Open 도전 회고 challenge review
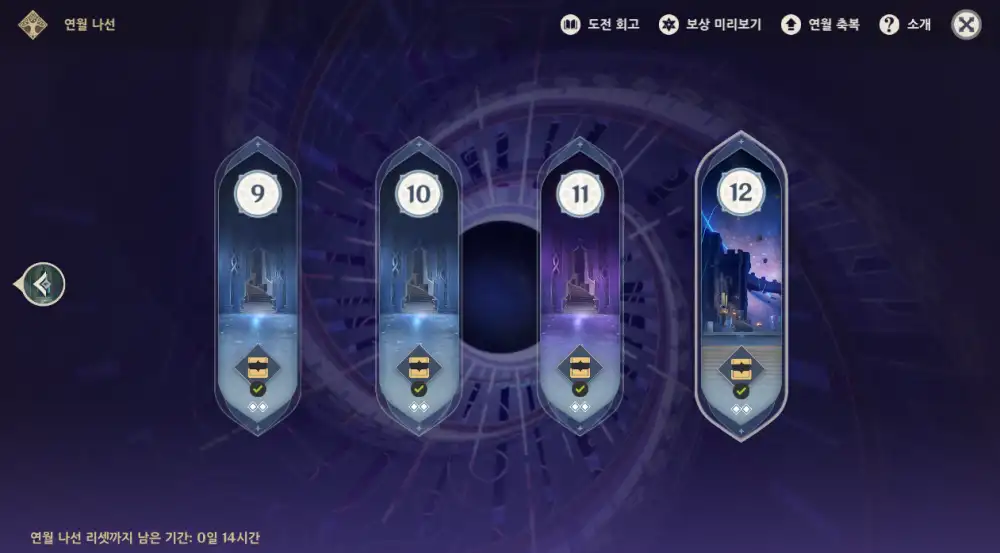 pyautogui.click(x=600, y=25)
